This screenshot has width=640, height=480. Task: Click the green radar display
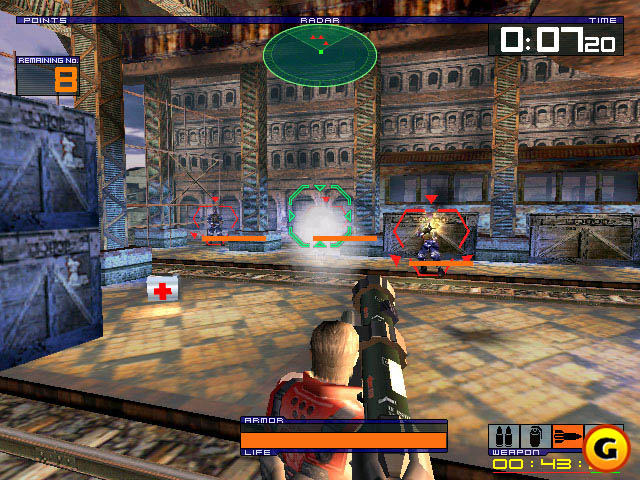pyautogui.click(x=320, y=50)
